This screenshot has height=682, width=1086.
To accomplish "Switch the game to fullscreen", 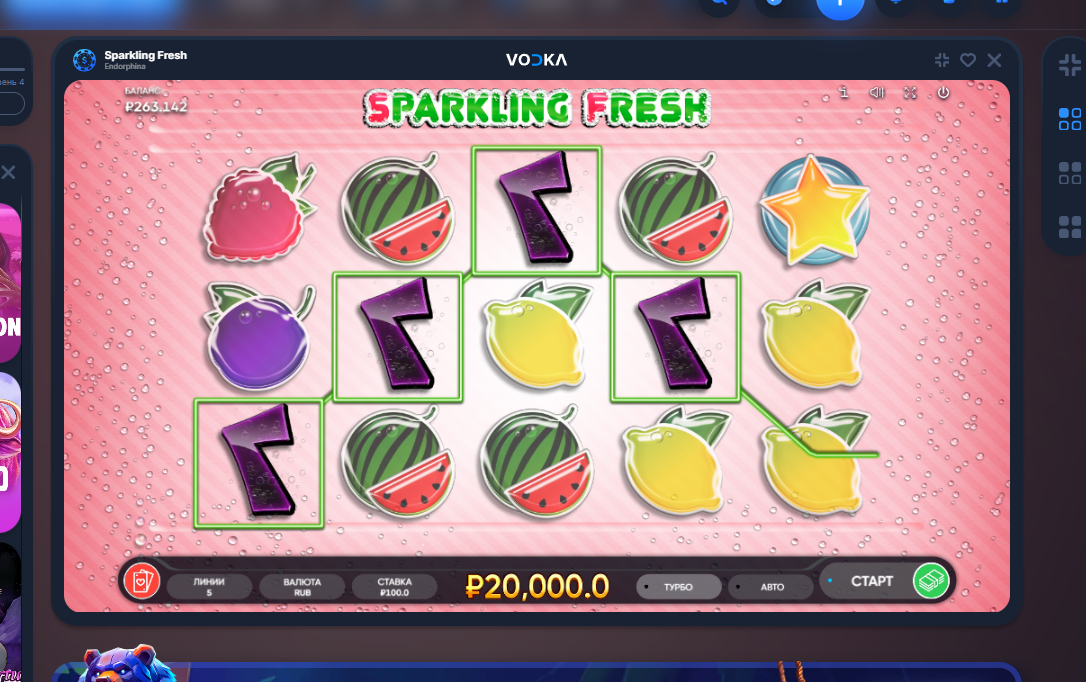I will (x=910, y=92).
